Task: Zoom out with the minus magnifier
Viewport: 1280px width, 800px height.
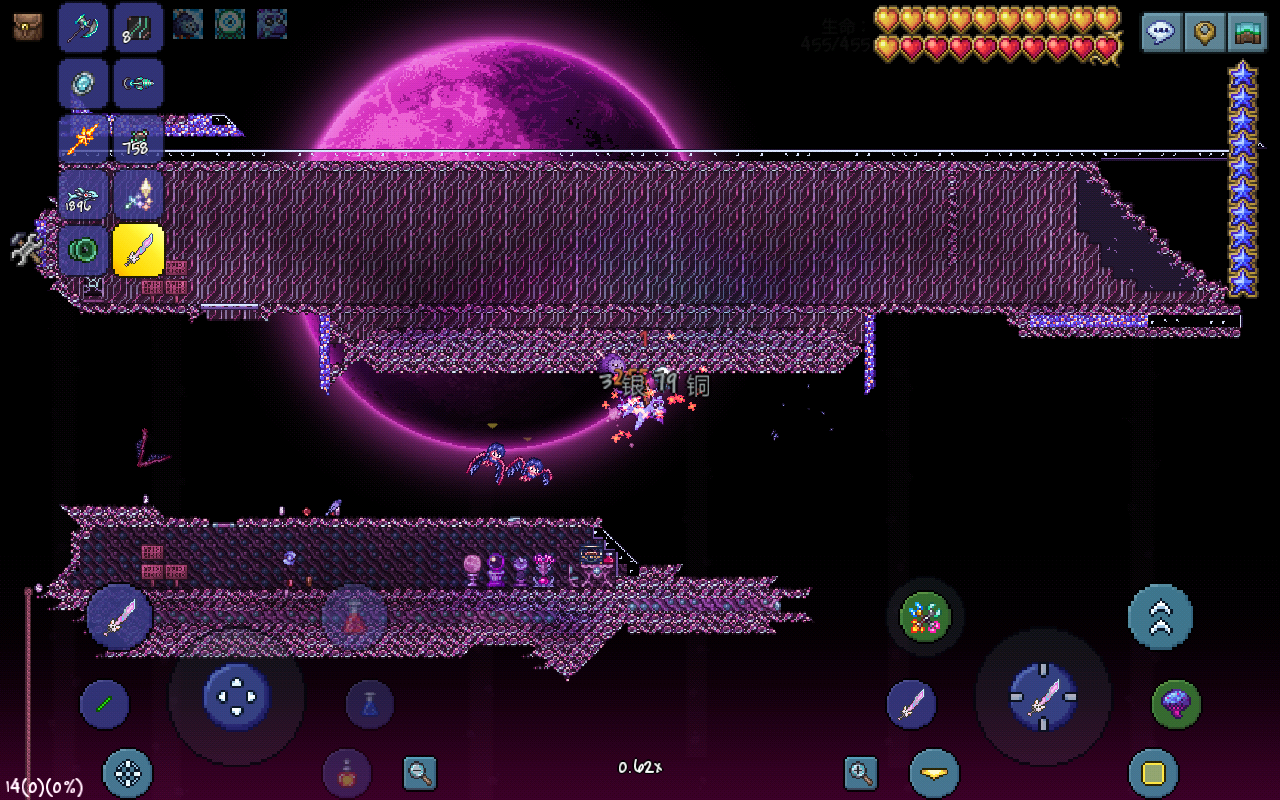Action: coord(420,772)
